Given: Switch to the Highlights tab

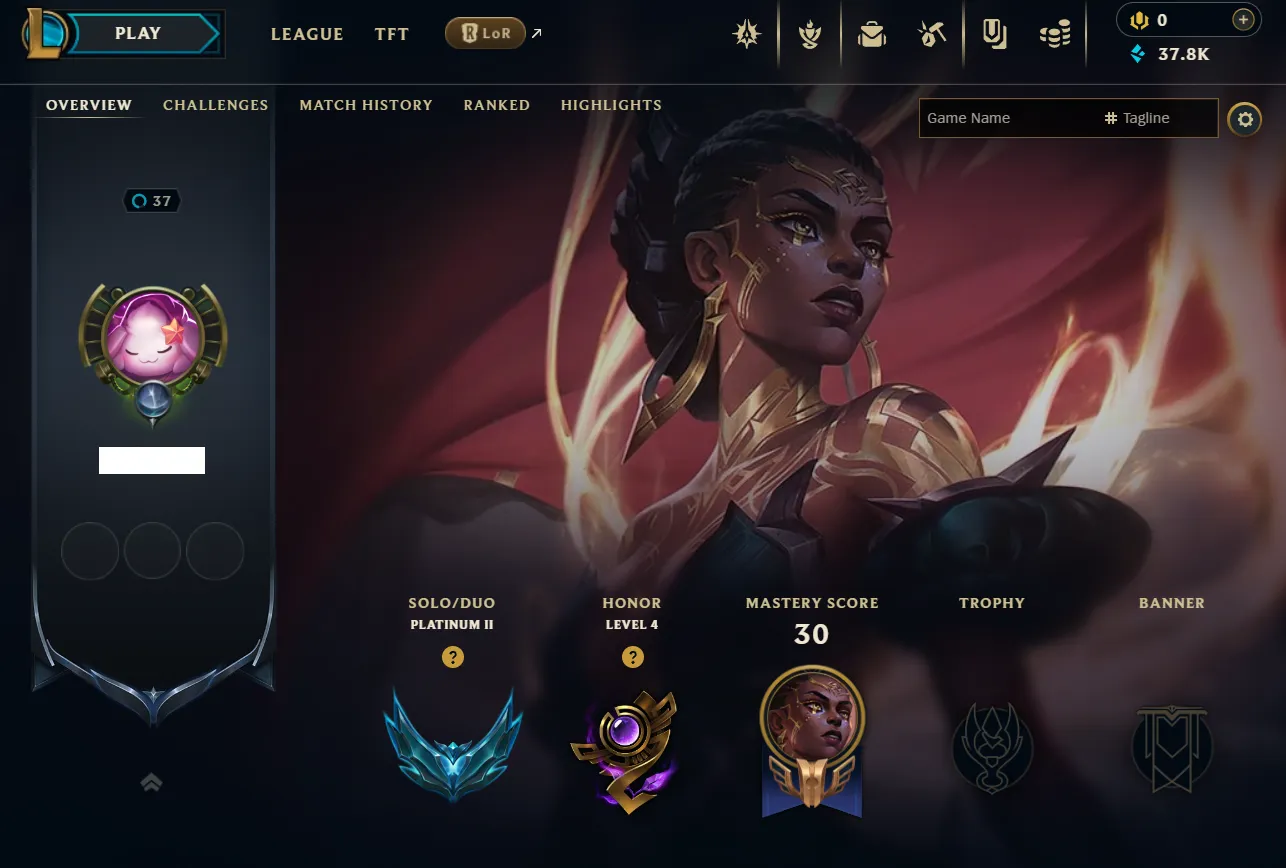Looking at the screenshot, I should pyautogui.click(x=611, y=105).
